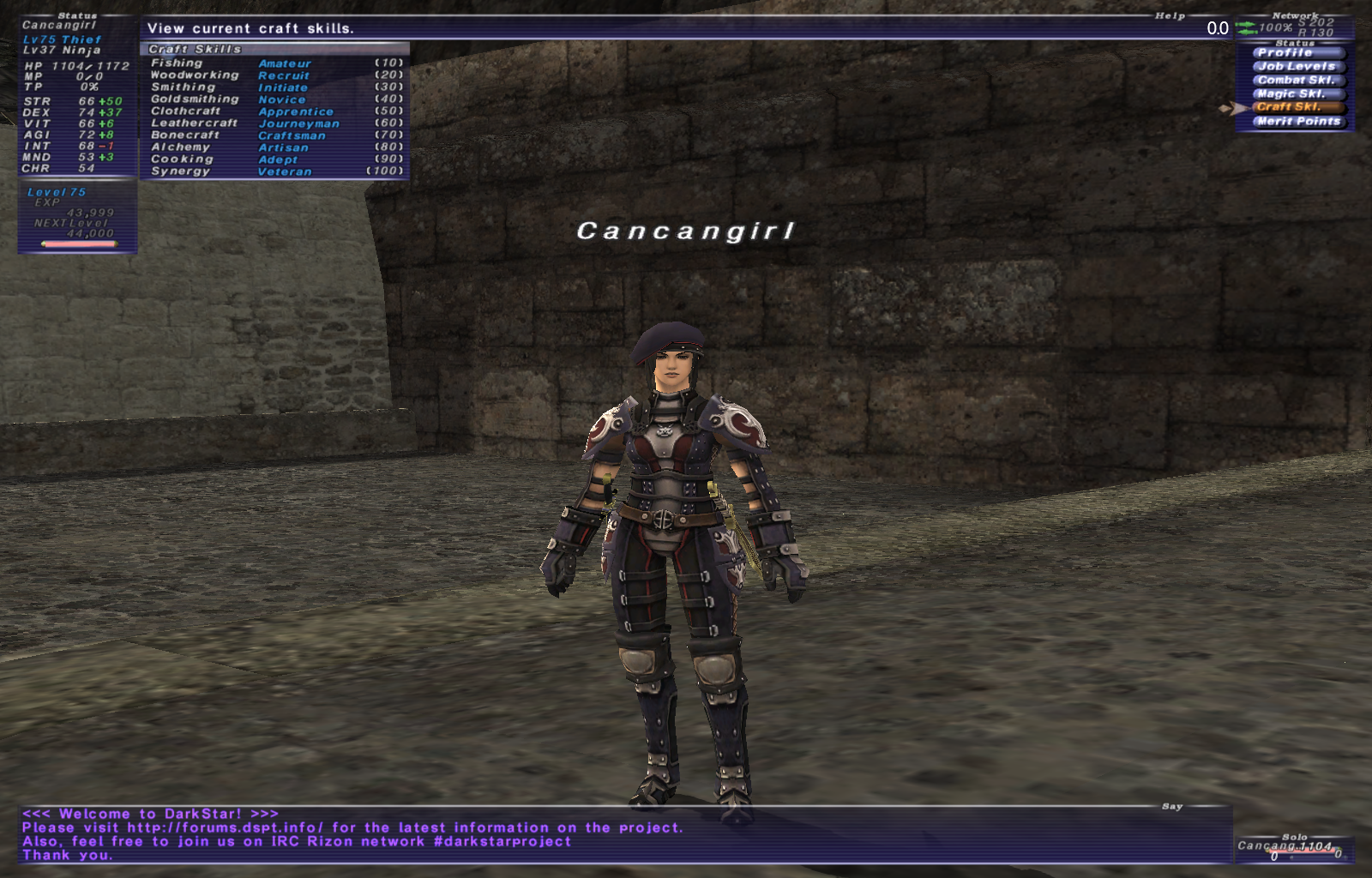Image resolution: width=1372 pixels, height=878 pixels.
Task: Select the highlighted Craft Skl. entry
Action: [1291, 107]
